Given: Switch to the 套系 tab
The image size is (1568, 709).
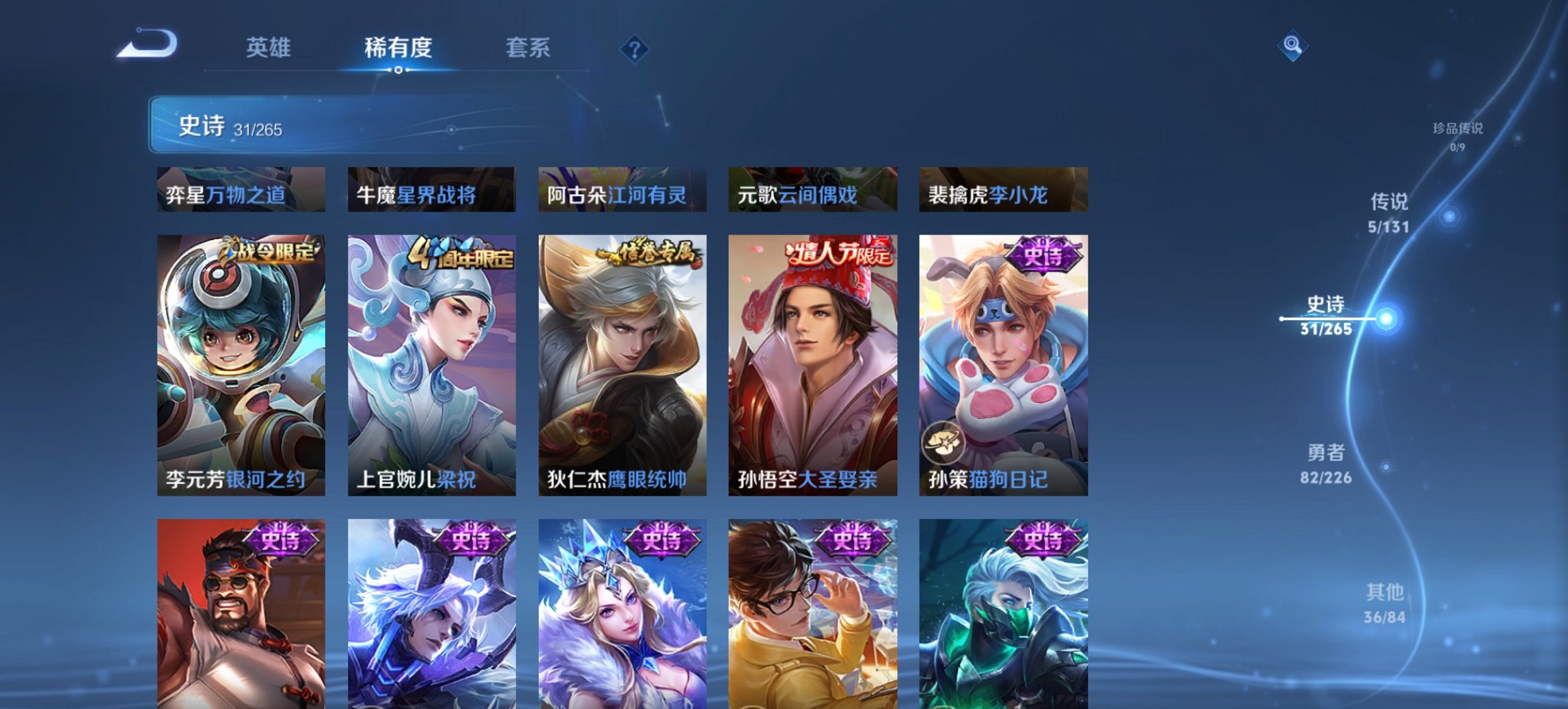Looking at the screenshot, I should coord(529,49).
